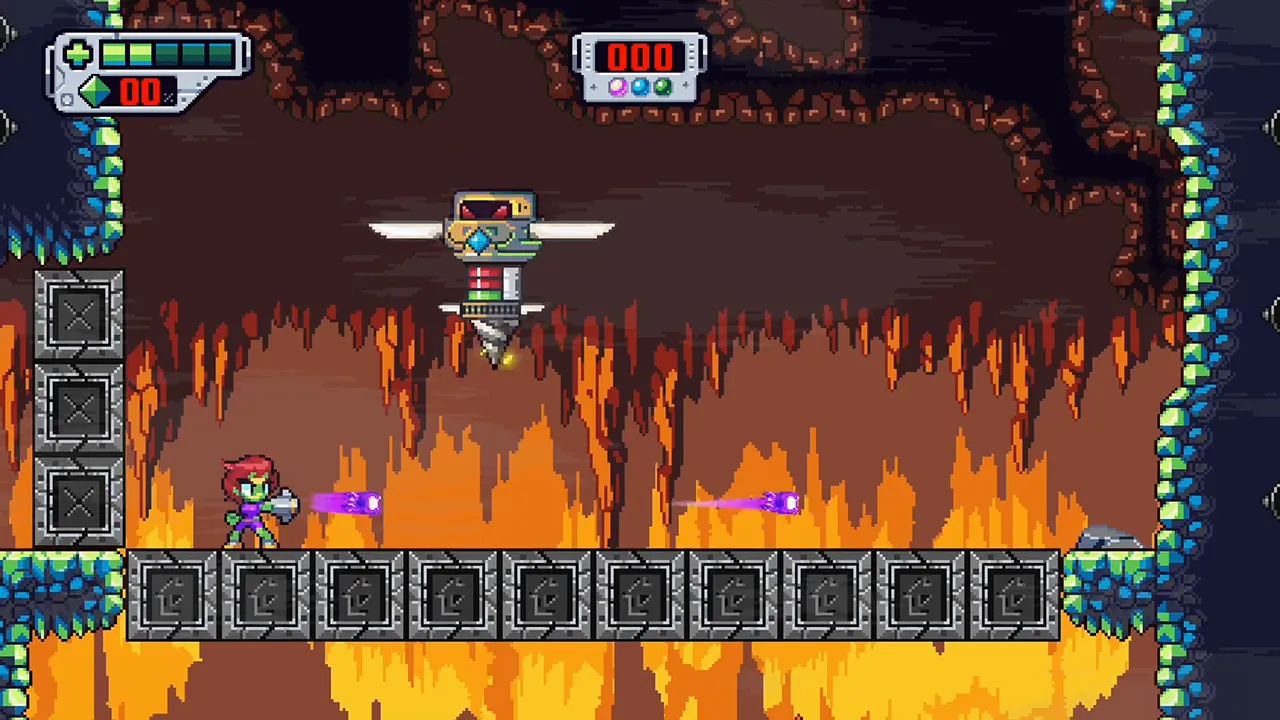
Task: Toggle the first green health segment
Action: (x=114, y=53)
